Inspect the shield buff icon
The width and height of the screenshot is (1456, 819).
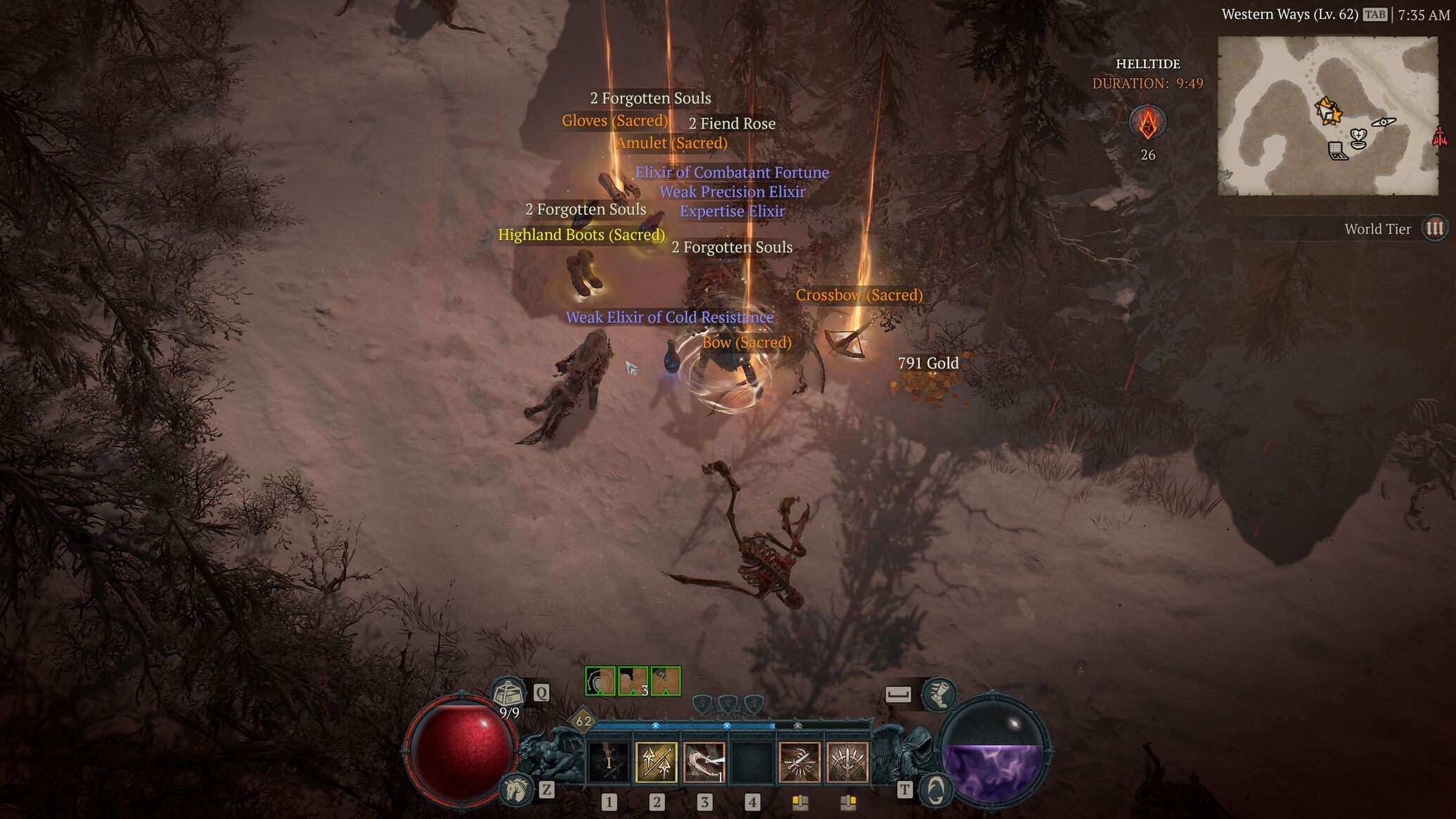600,681
